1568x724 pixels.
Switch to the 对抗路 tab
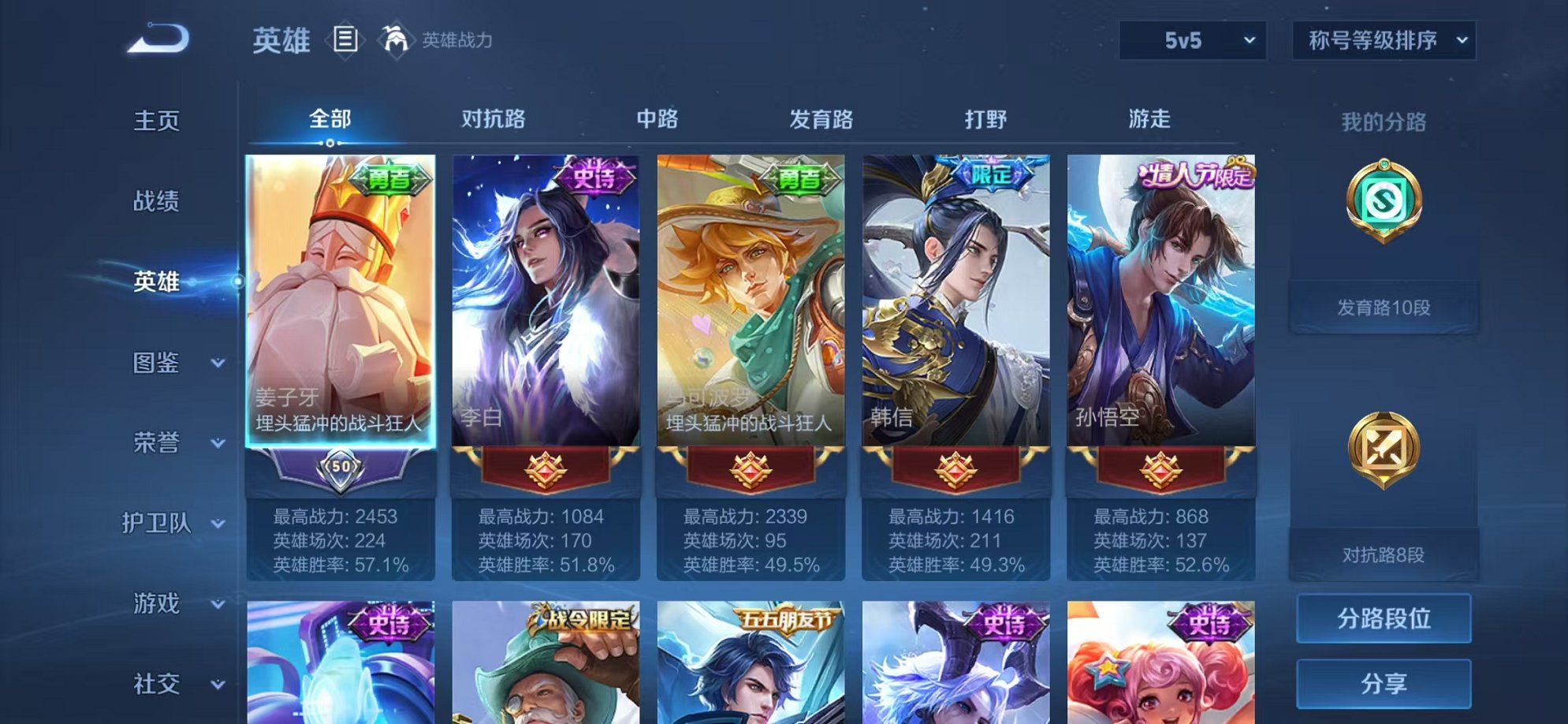pyautogui.click(x=493, y=119)
